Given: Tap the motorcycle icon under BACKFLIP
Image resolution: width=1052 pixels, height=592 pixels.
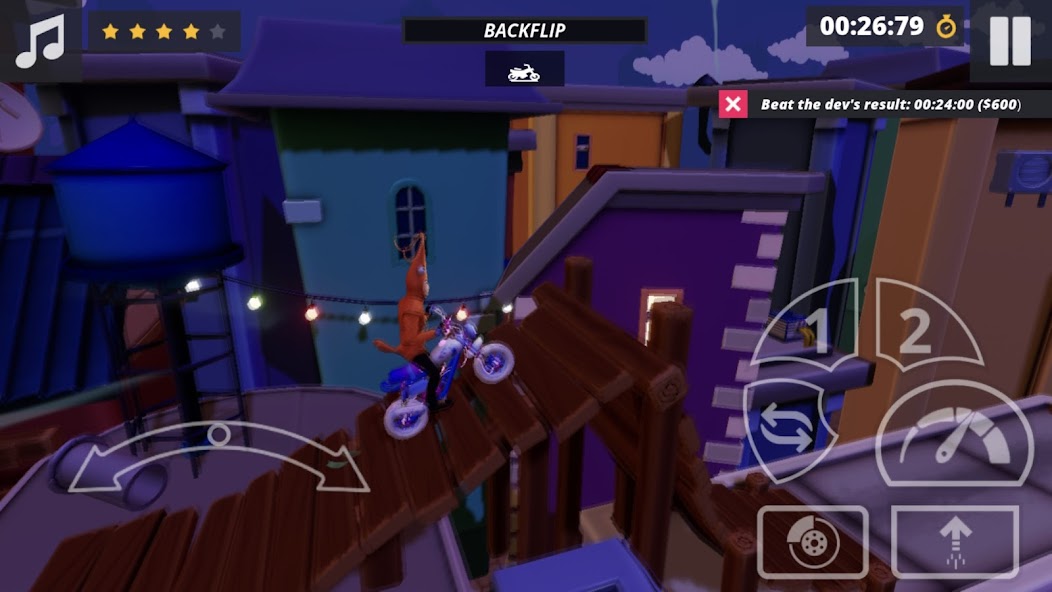Looking at the screenshot, I should (524, 71).
